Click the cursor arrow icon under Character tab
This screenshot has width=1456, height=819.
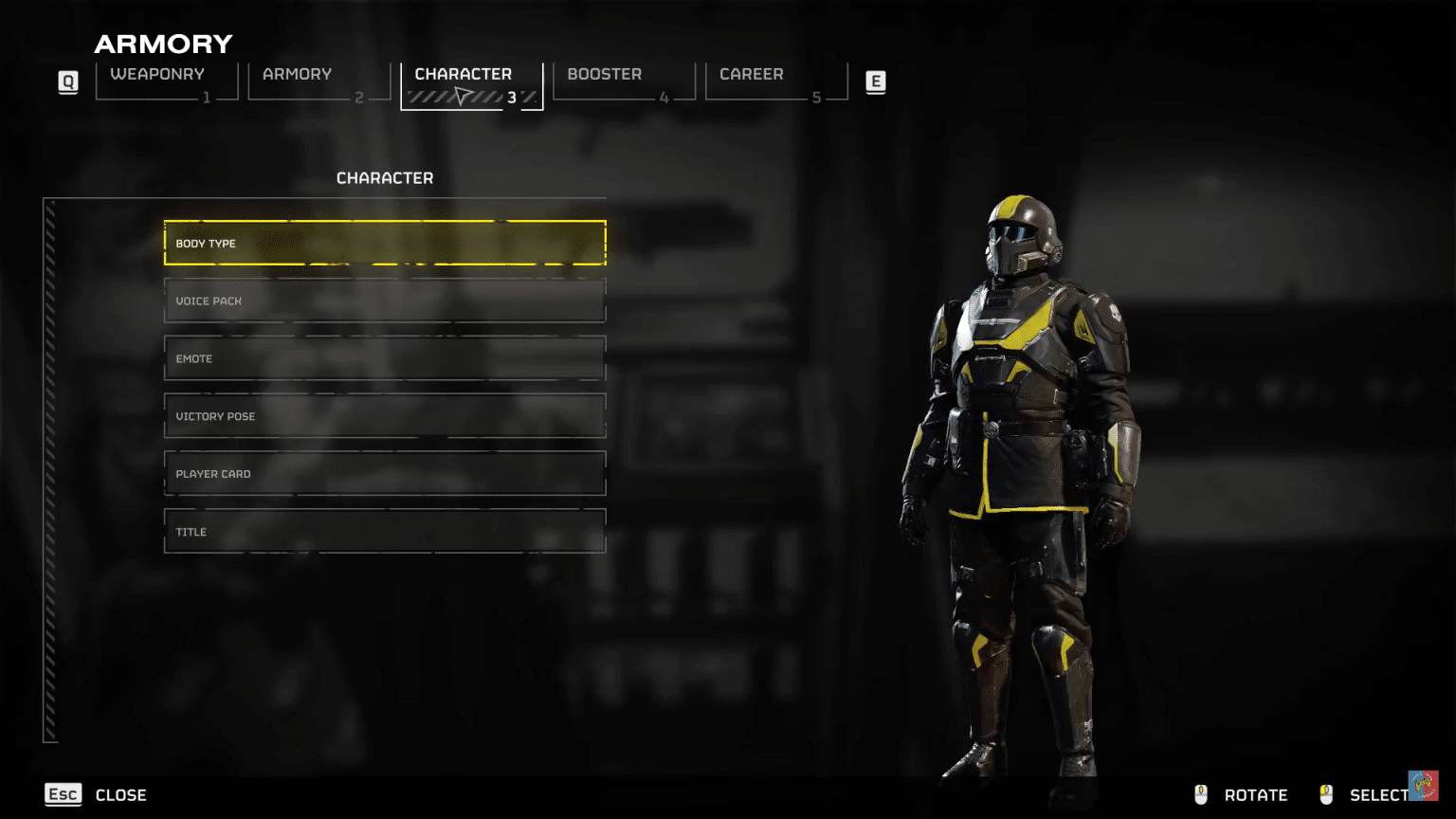462,94
